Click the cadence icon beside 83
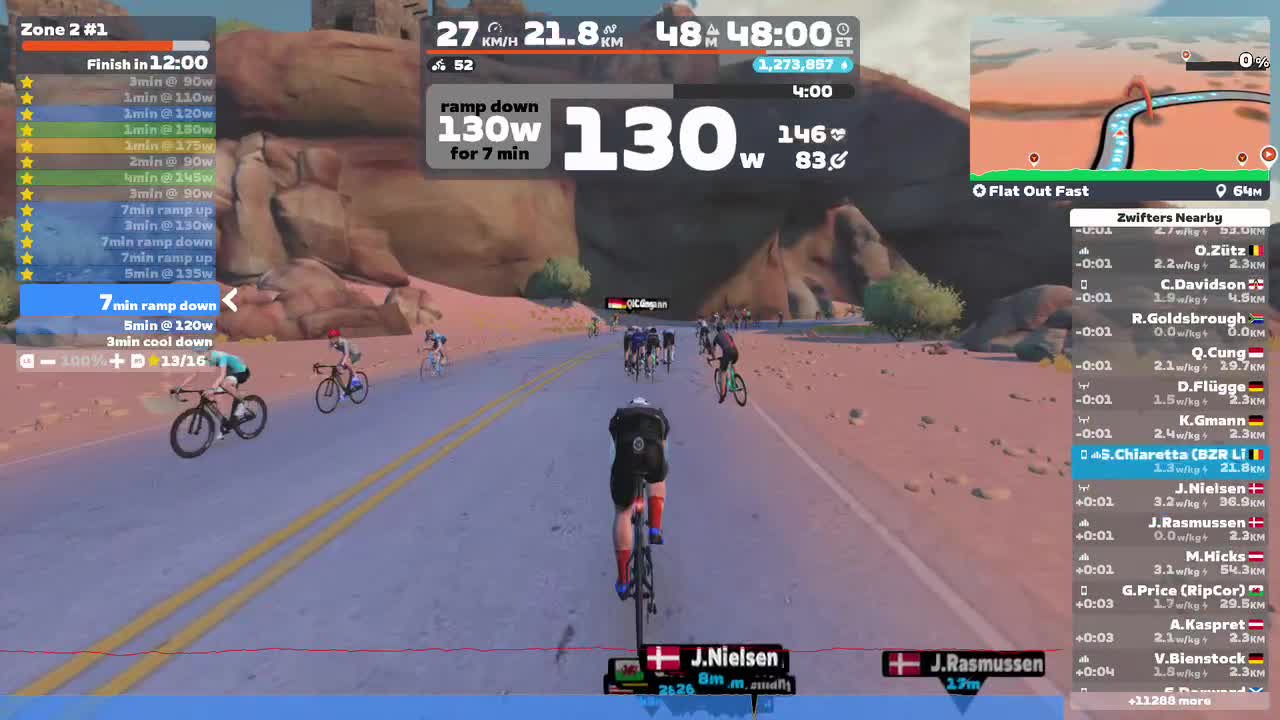This screenshot has height=720, width=1280. [x=840, y=159]
